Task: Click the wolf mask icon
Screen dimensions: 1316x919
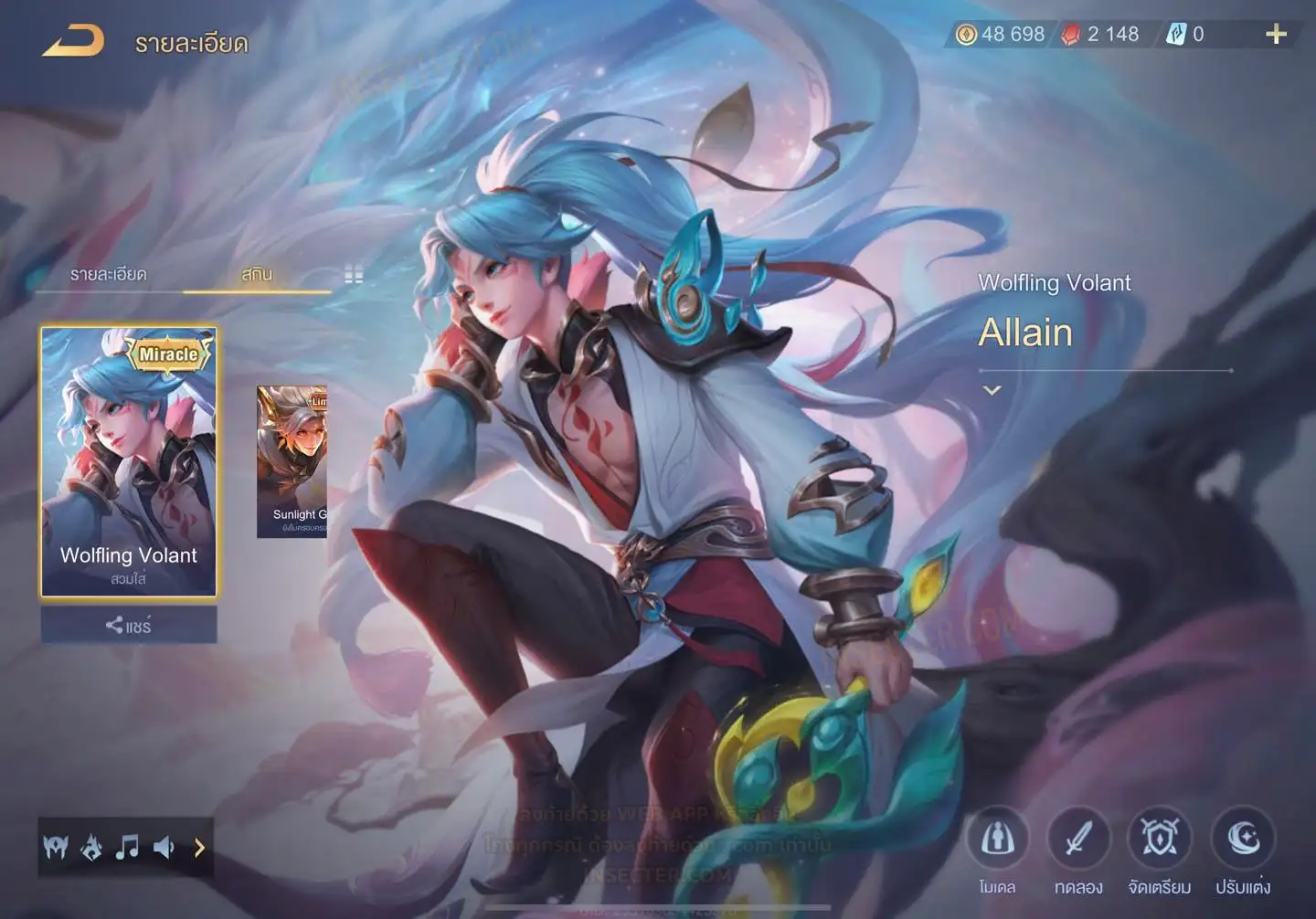Action: [56, 848]
